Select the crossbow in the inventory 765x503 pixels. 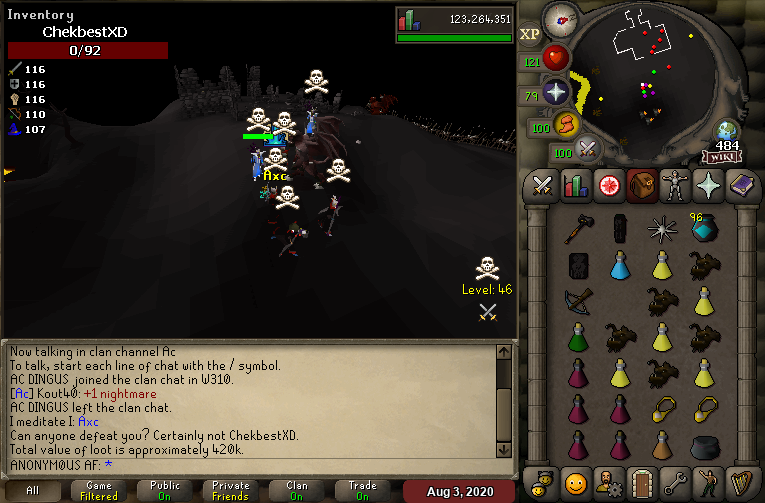578,300
